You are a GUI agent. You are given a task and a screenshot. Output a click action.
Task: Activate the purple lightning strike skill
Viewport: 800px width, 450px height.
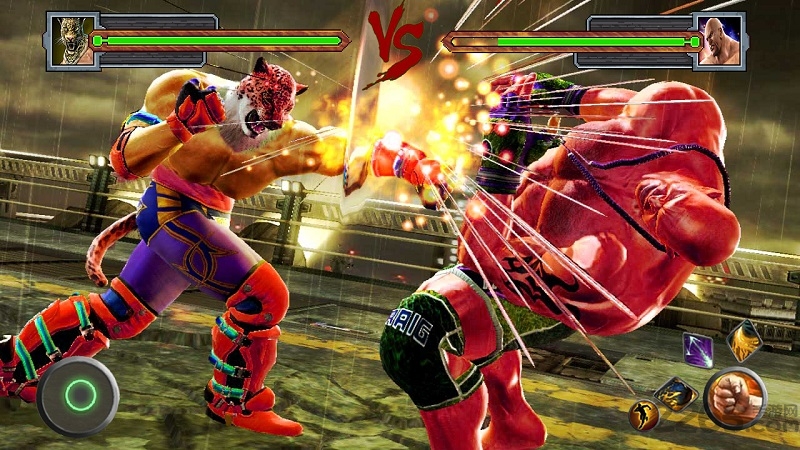click(x=697, y=350)
